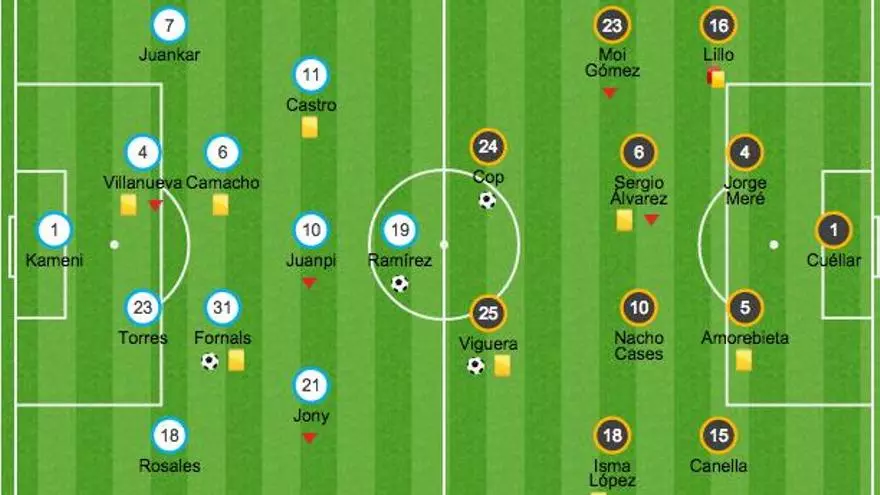Choose Torres's number 23 marker
This screenshot has height=495, width=880.
(x=143, y=308)
